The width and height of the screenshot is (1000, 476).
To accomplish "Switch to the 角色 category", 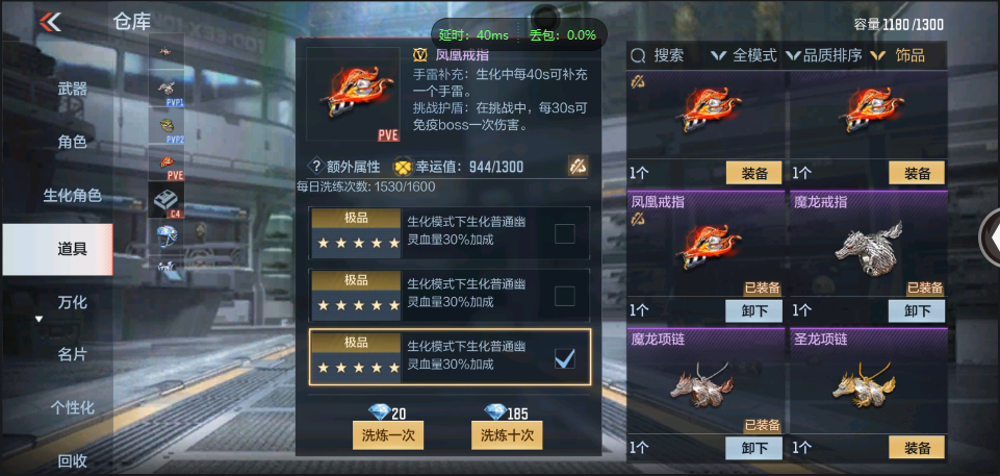I will [72, 142].
